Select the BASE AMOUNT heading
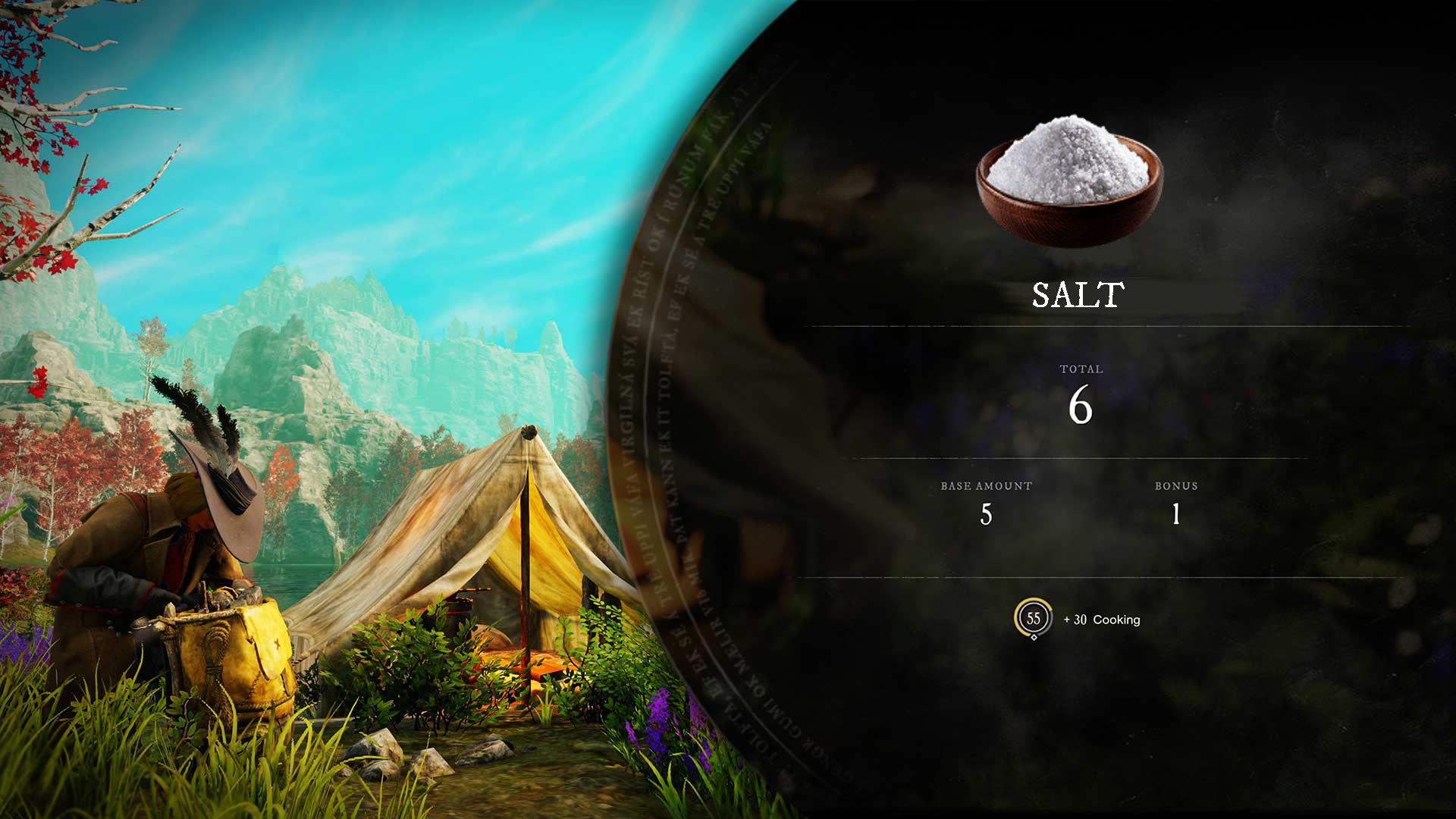This screenshot has width=1456, height=819. 984,486
